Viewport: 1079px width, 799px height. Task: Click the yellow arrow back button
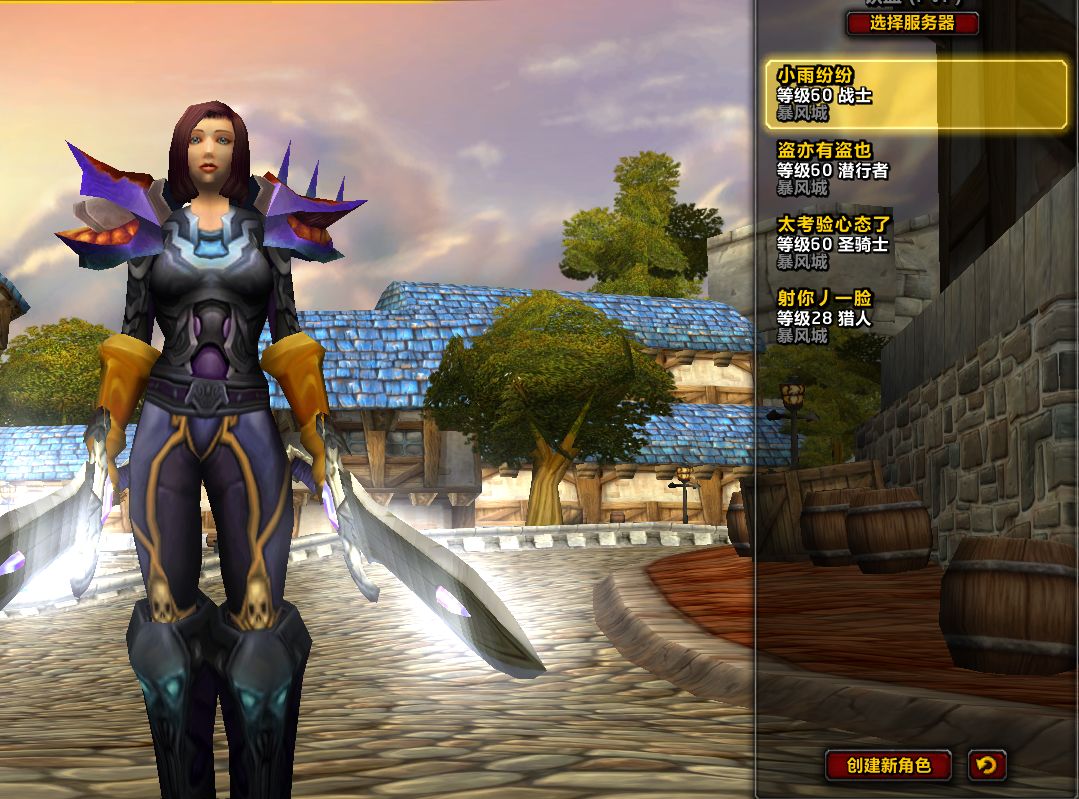[x=987, y=766]
